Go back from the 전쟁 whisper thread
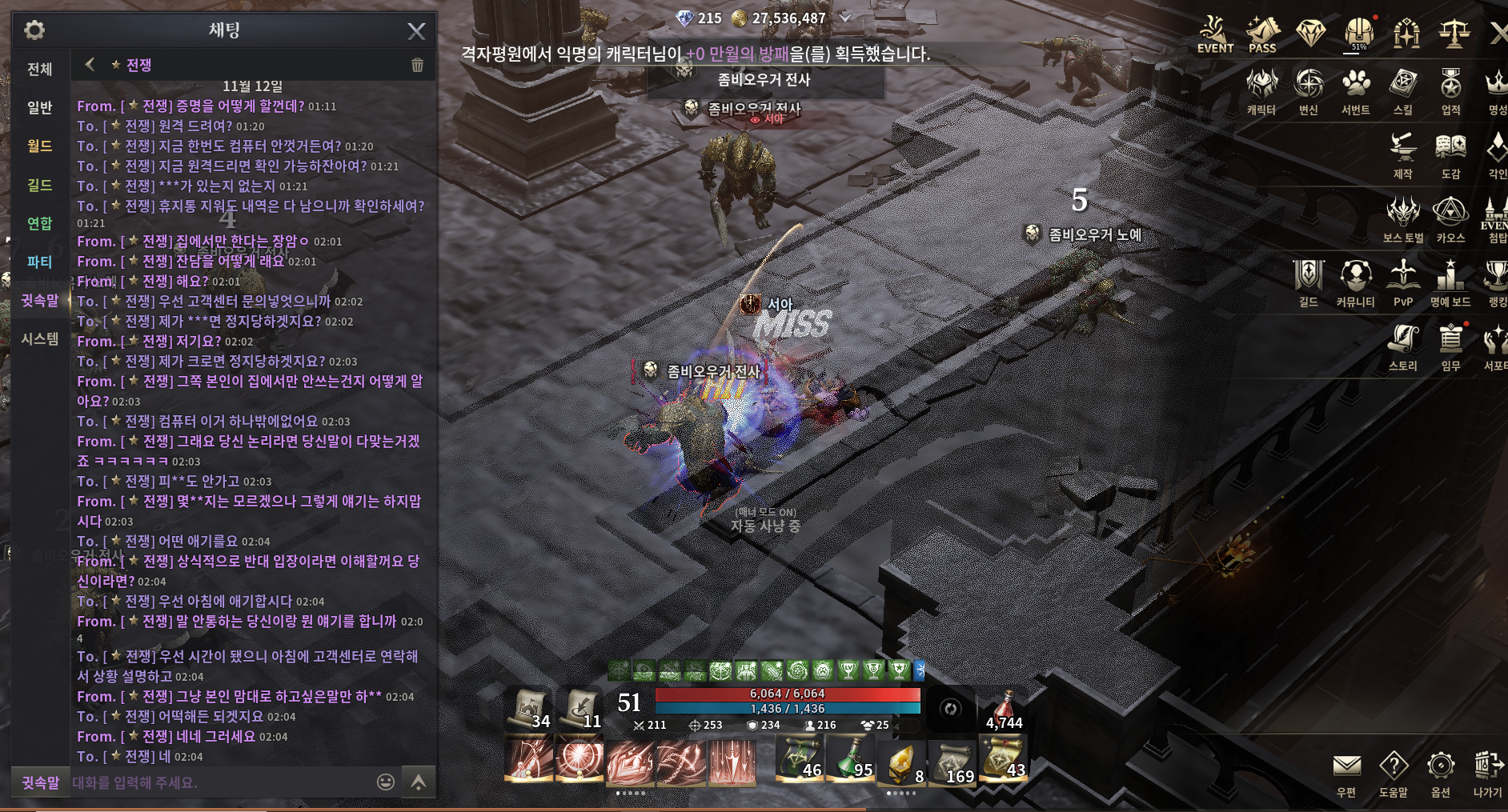Screen dimensions: 1508x812 click(90, 65)
